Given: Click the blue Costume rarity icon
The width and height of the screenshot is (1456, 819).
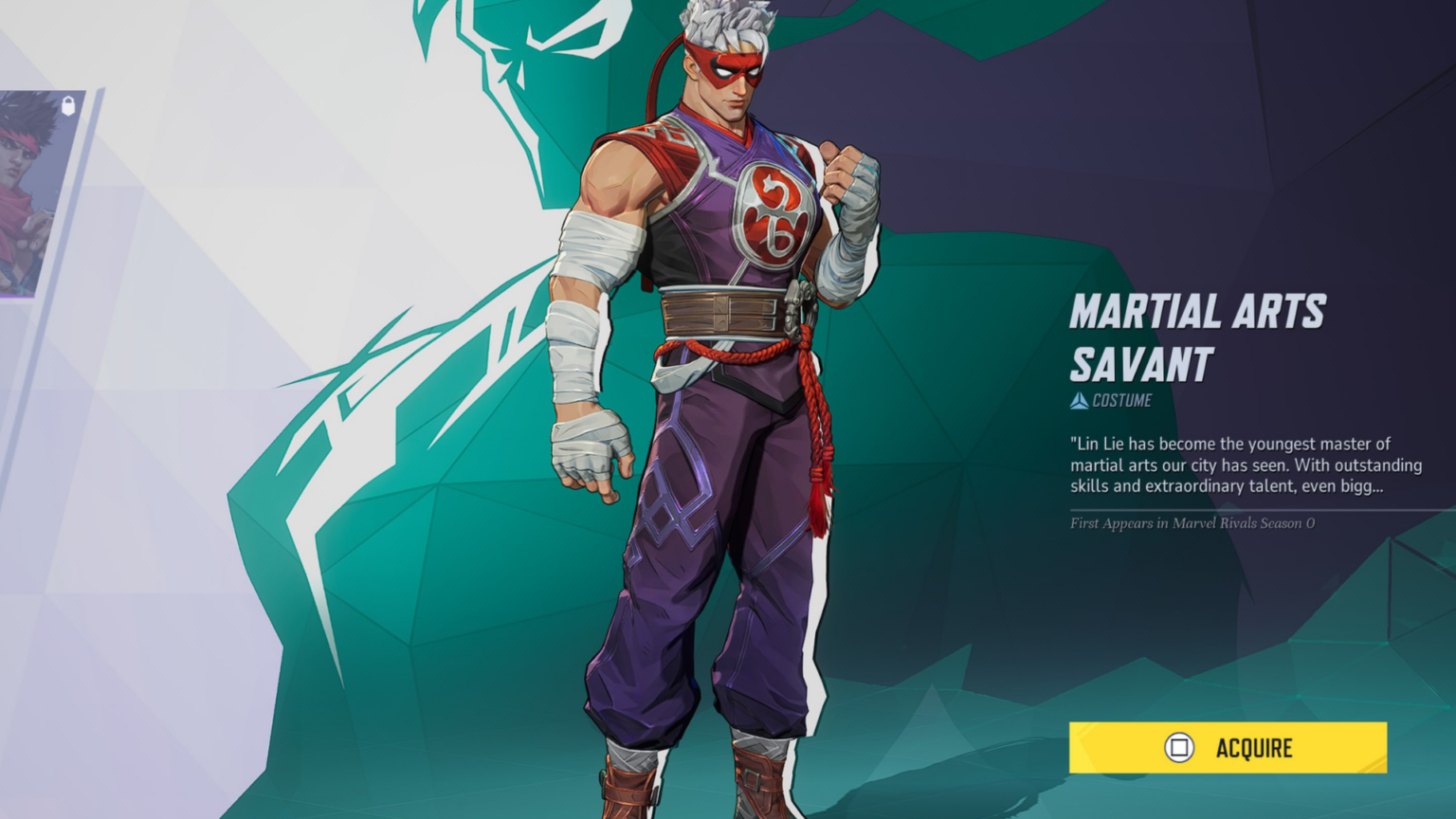Looking at the screenshot, I should pyautogui.click(x=1082, y=400).
